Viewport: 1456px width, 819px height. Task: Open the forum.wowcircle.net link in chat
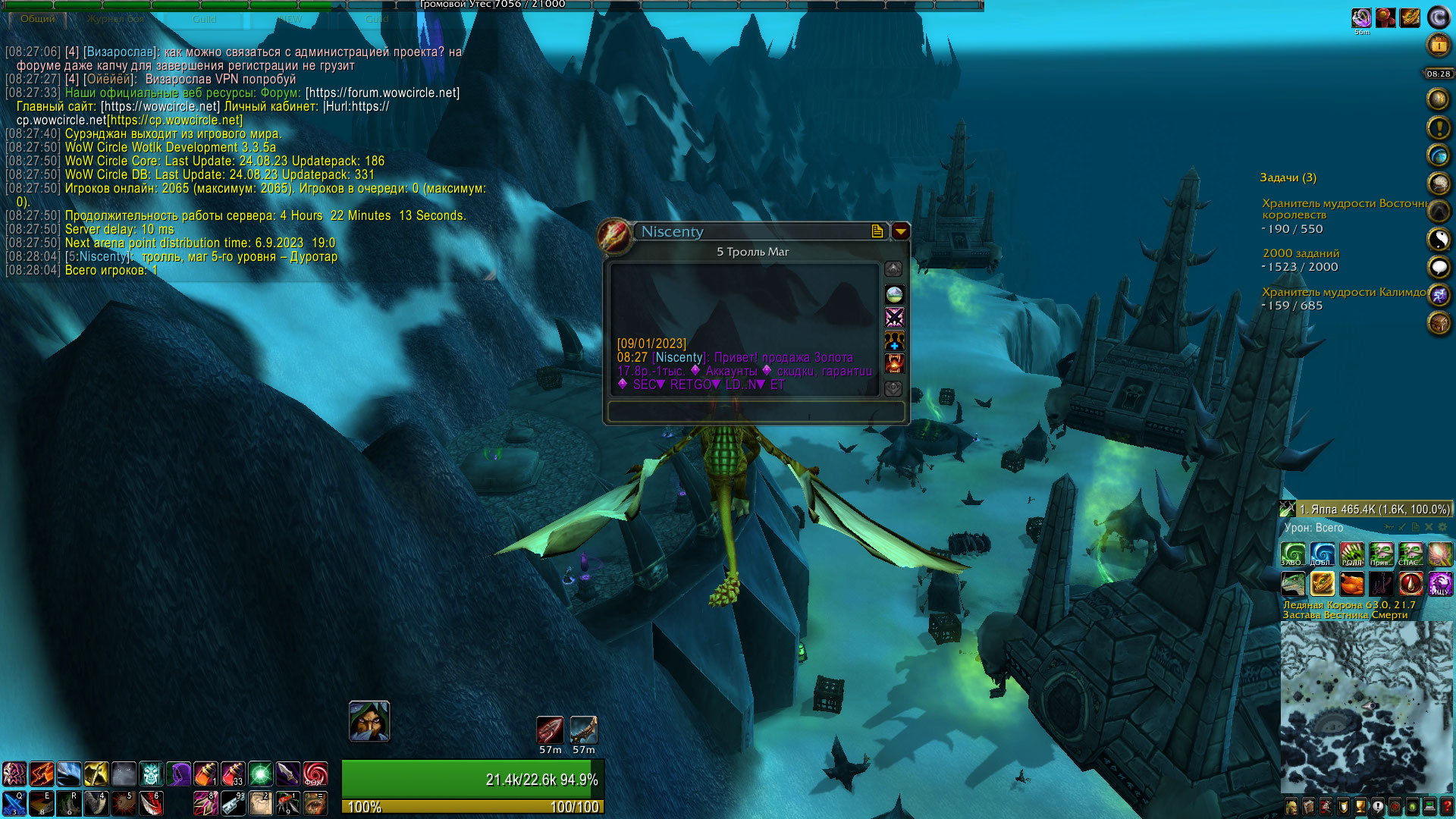tap(382, 93)
